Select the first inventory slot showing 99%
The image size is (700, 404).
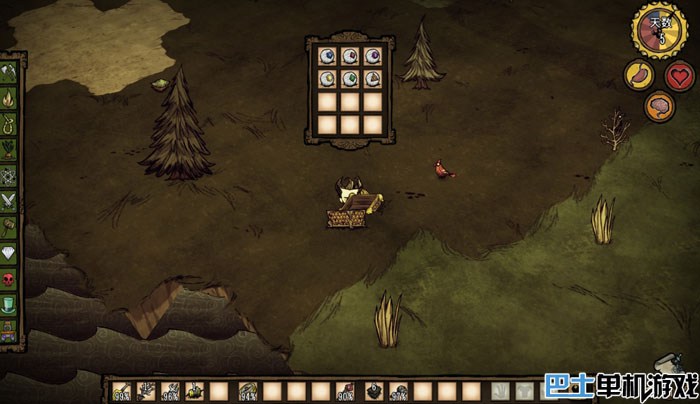[x=122, y=391]
